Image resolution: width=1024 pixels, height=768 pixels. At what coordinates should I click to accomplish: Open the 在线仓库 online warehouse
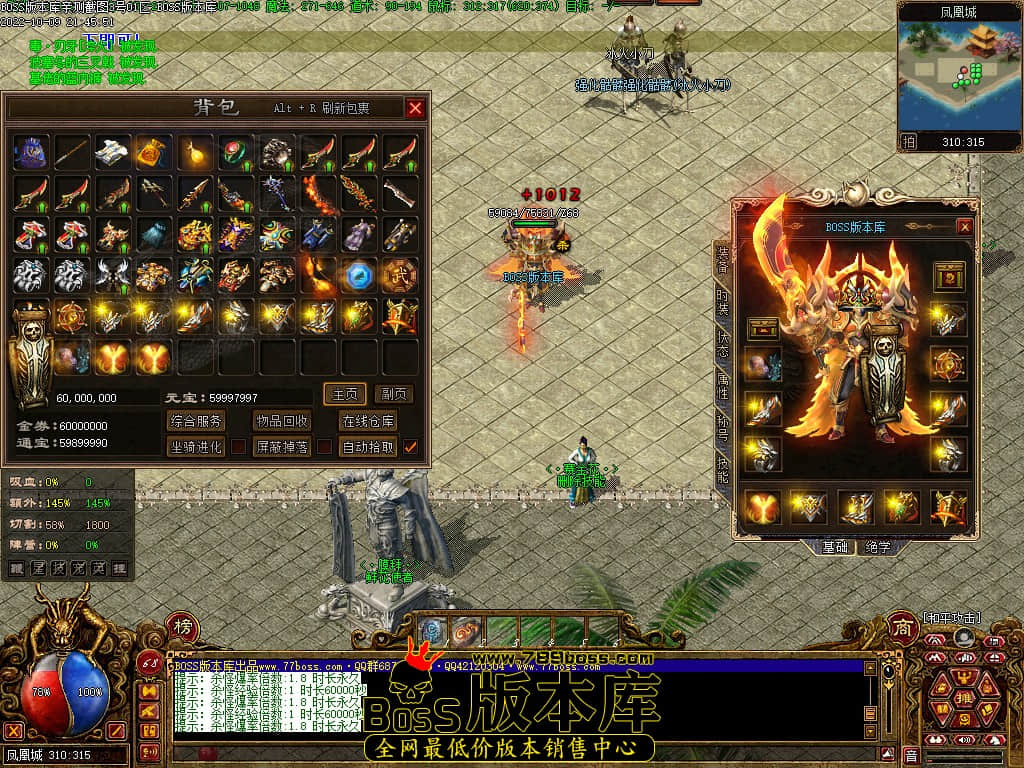(x=368, y=421)
